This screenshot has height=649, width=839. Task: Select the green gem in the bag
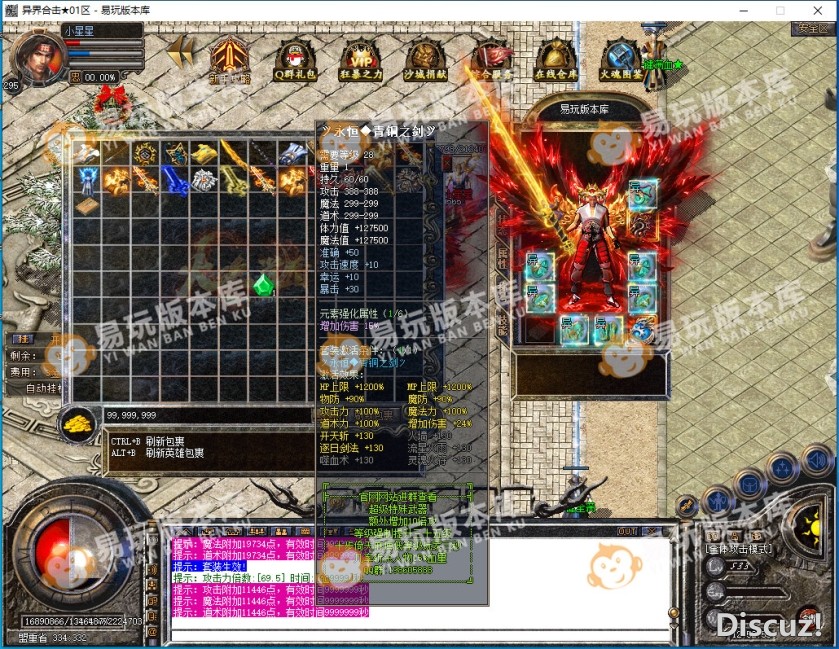[x=263, y=285]
